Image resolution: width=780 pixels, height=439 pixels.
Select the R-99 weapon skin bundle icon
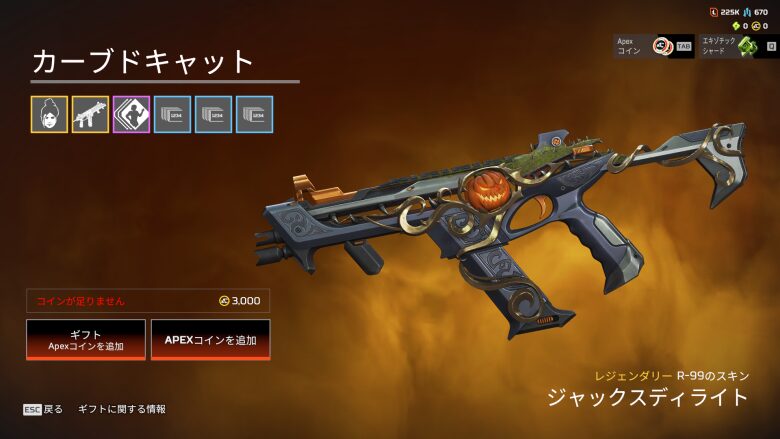pos(90,114)
